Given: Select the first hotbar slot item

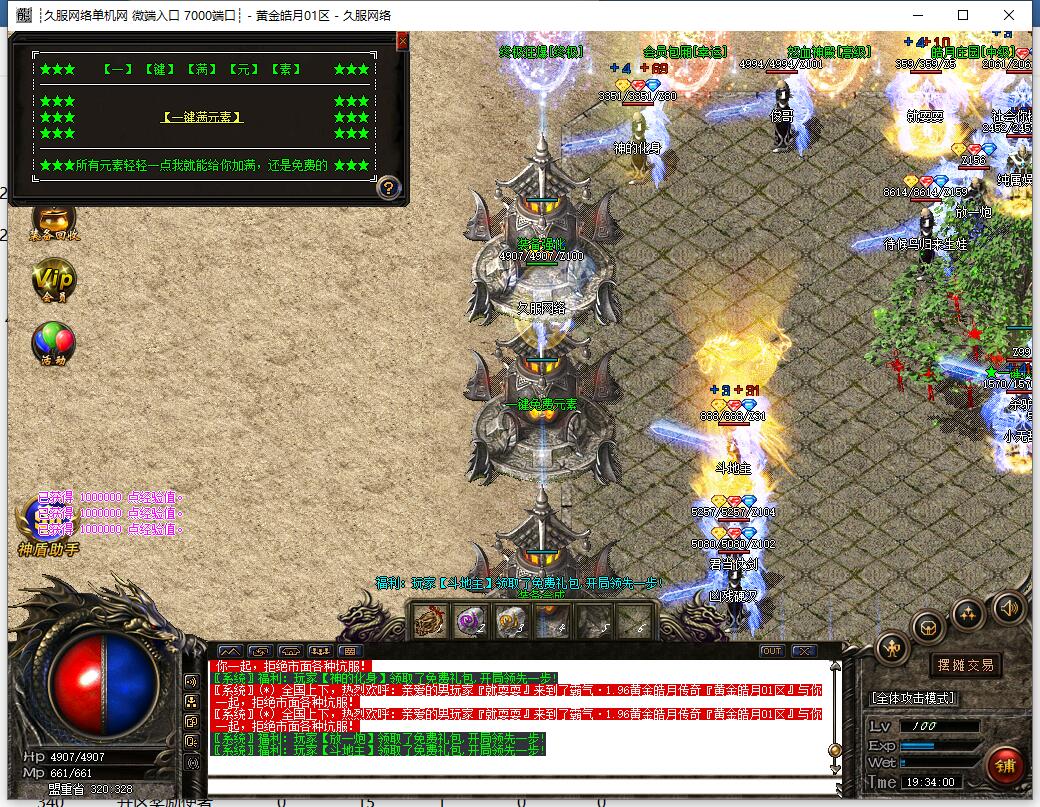Looking at the screenshot, I should coord(431,622).
